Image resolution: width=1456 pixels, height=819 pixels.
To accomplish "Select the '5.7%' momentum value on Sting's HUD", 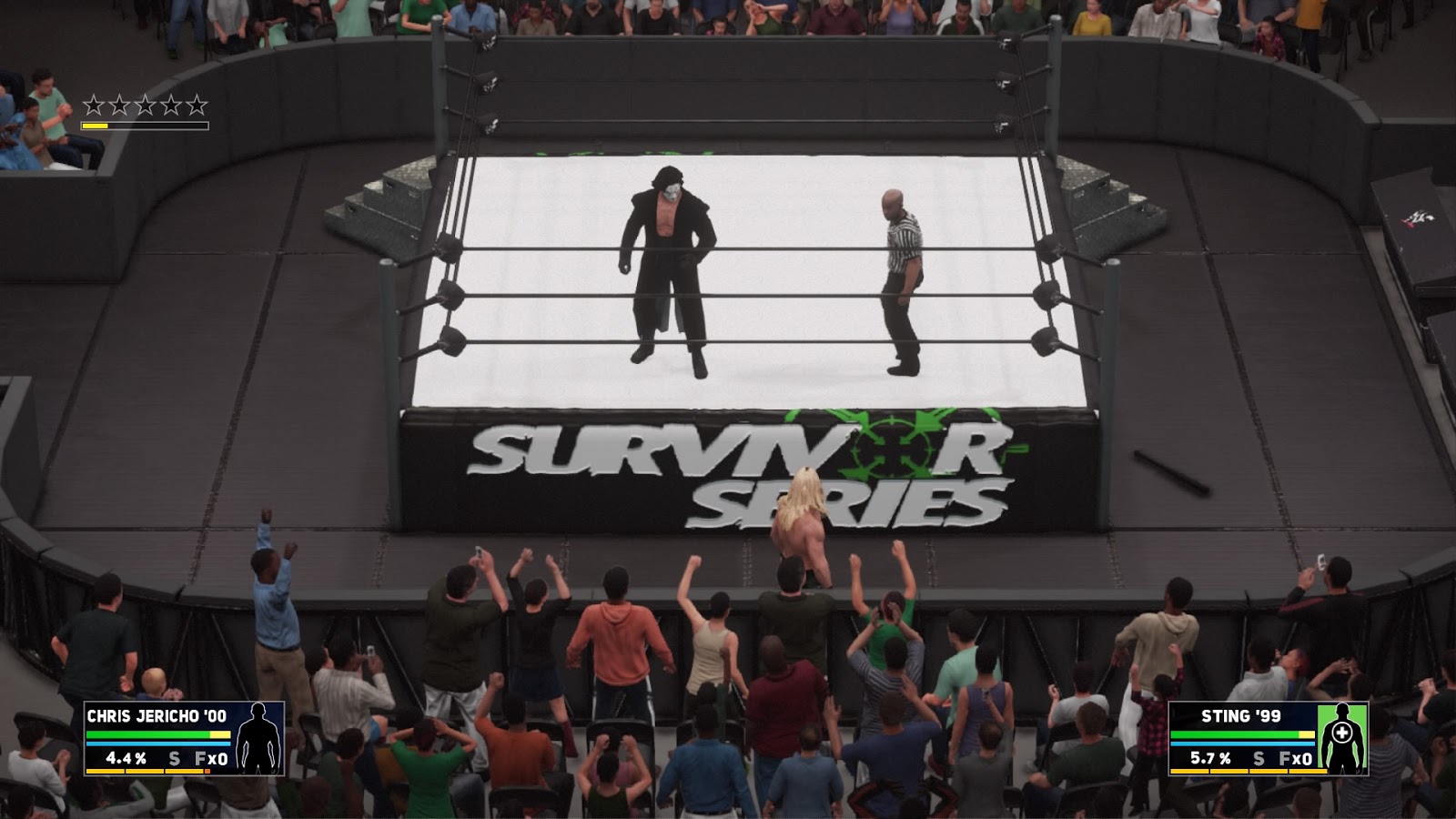I will pyautogui.click(x=1210, y=756).
